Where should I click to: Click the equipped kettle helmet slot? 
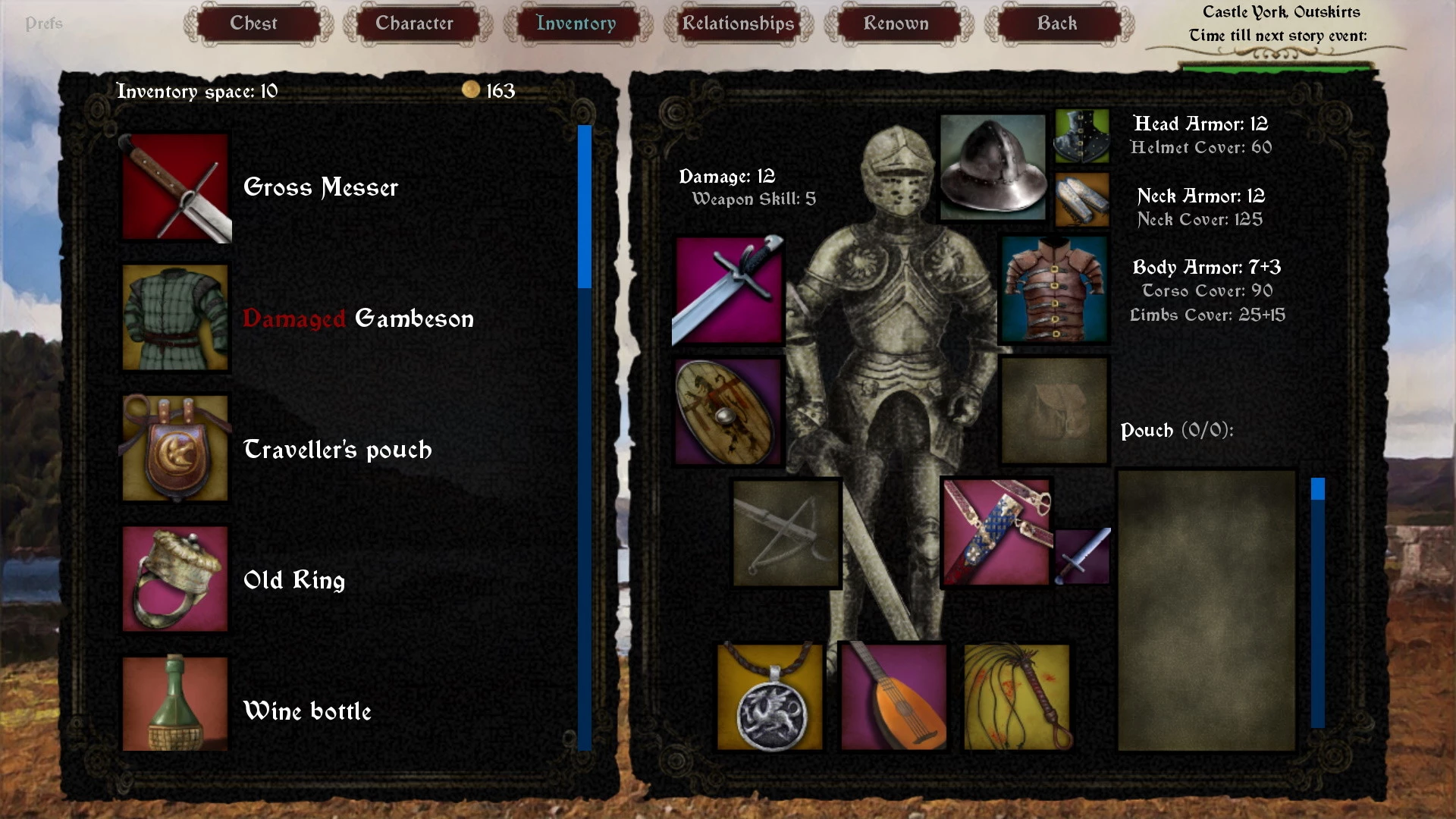993,168
